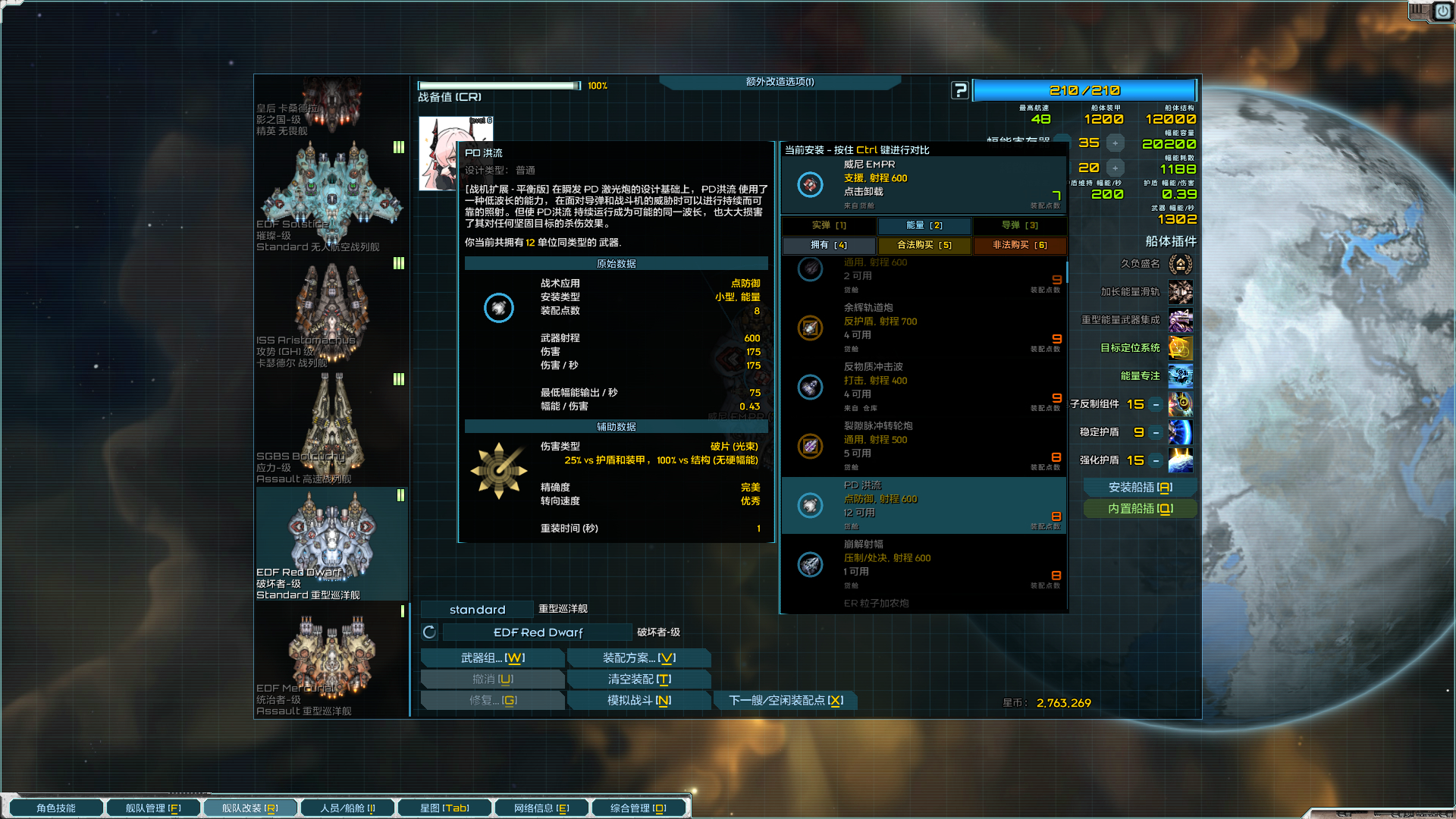The height and width of the screenshot is (819, 1456).
Task: Open 星图 from the bottom menu bar
Action: [444, 807]
